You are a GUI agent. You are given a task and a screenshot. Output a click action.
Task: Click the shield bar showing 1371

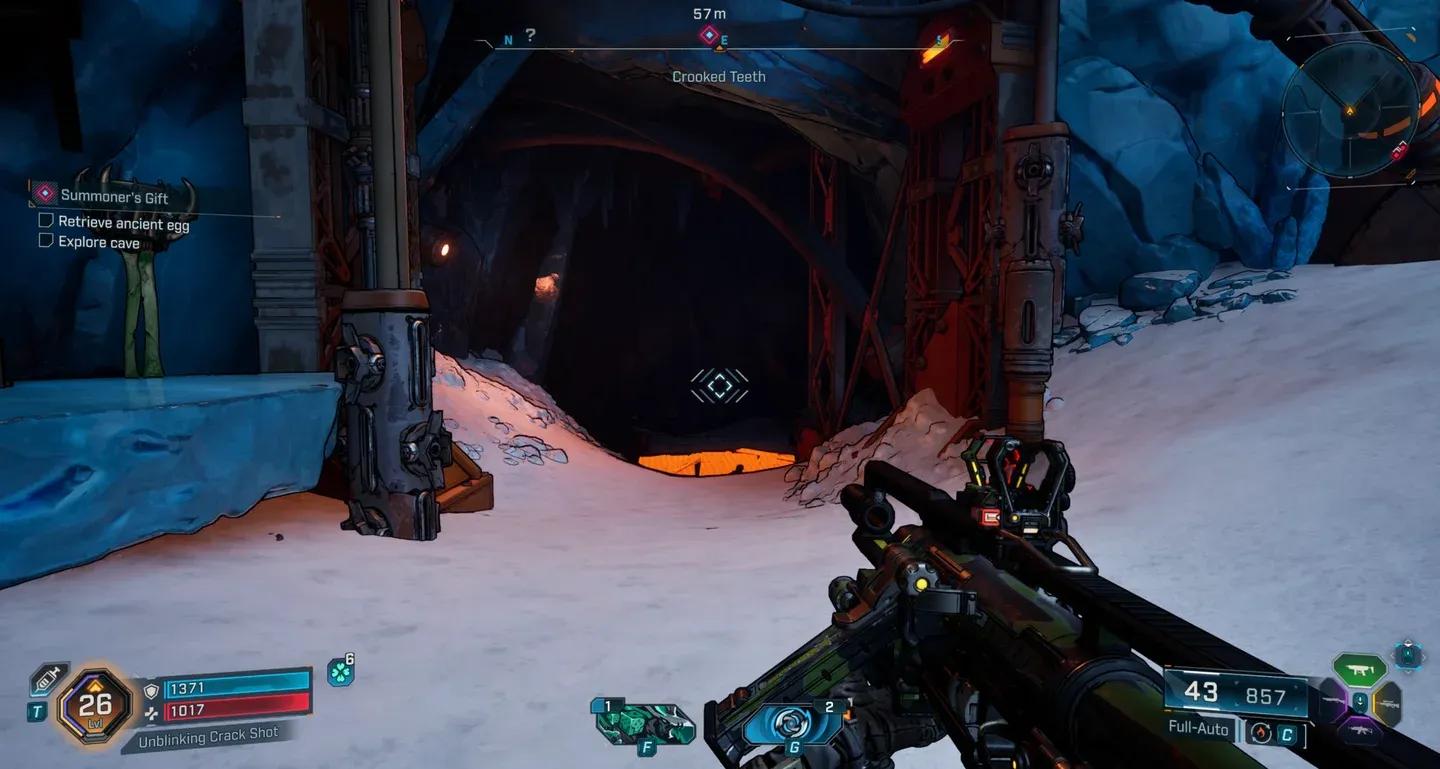pos(236,690)
